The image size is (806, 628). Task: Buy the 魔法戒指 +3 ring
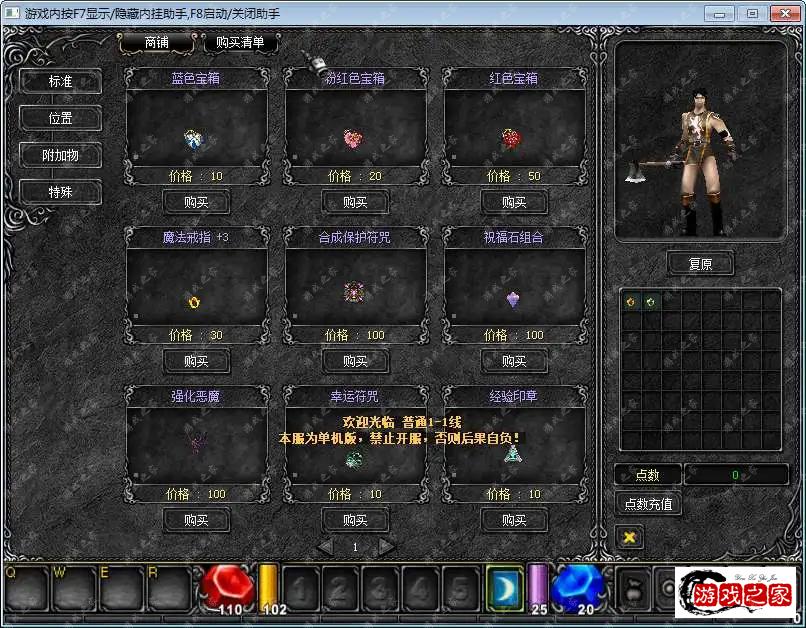(196, 361)
